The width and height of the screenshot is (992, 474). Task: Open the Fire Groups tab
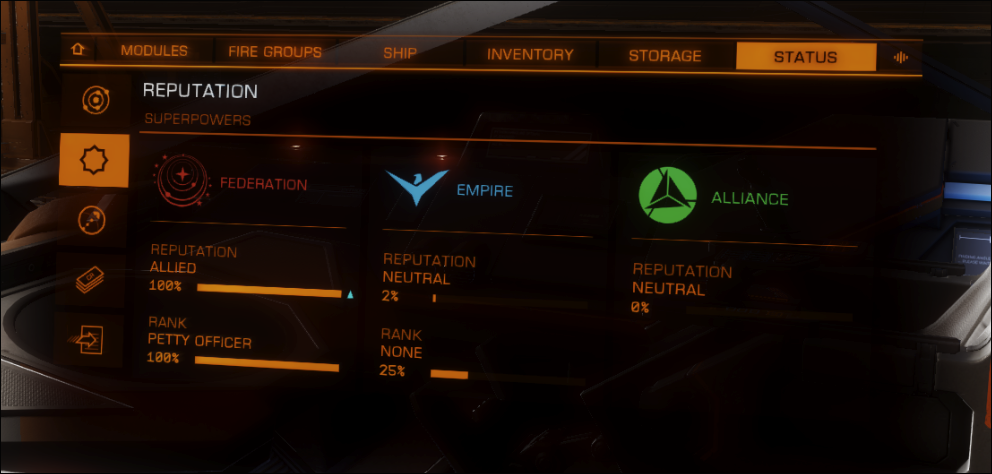[275, 52]
